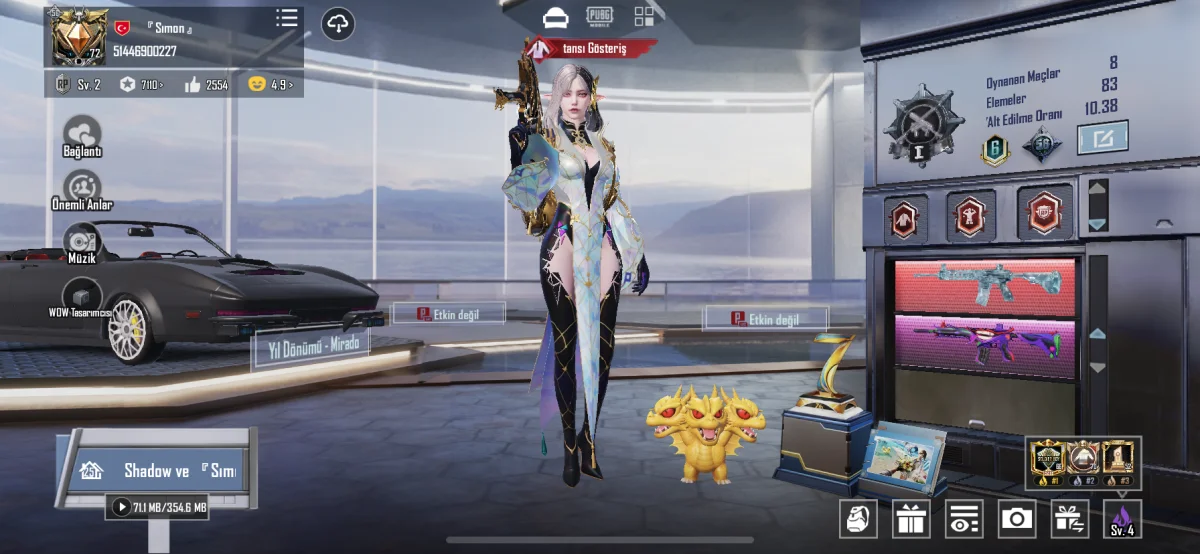The width and height of the screenshot is (1200, 554).
Task: Open the 4.9 smiley rating
Action: 272,85
